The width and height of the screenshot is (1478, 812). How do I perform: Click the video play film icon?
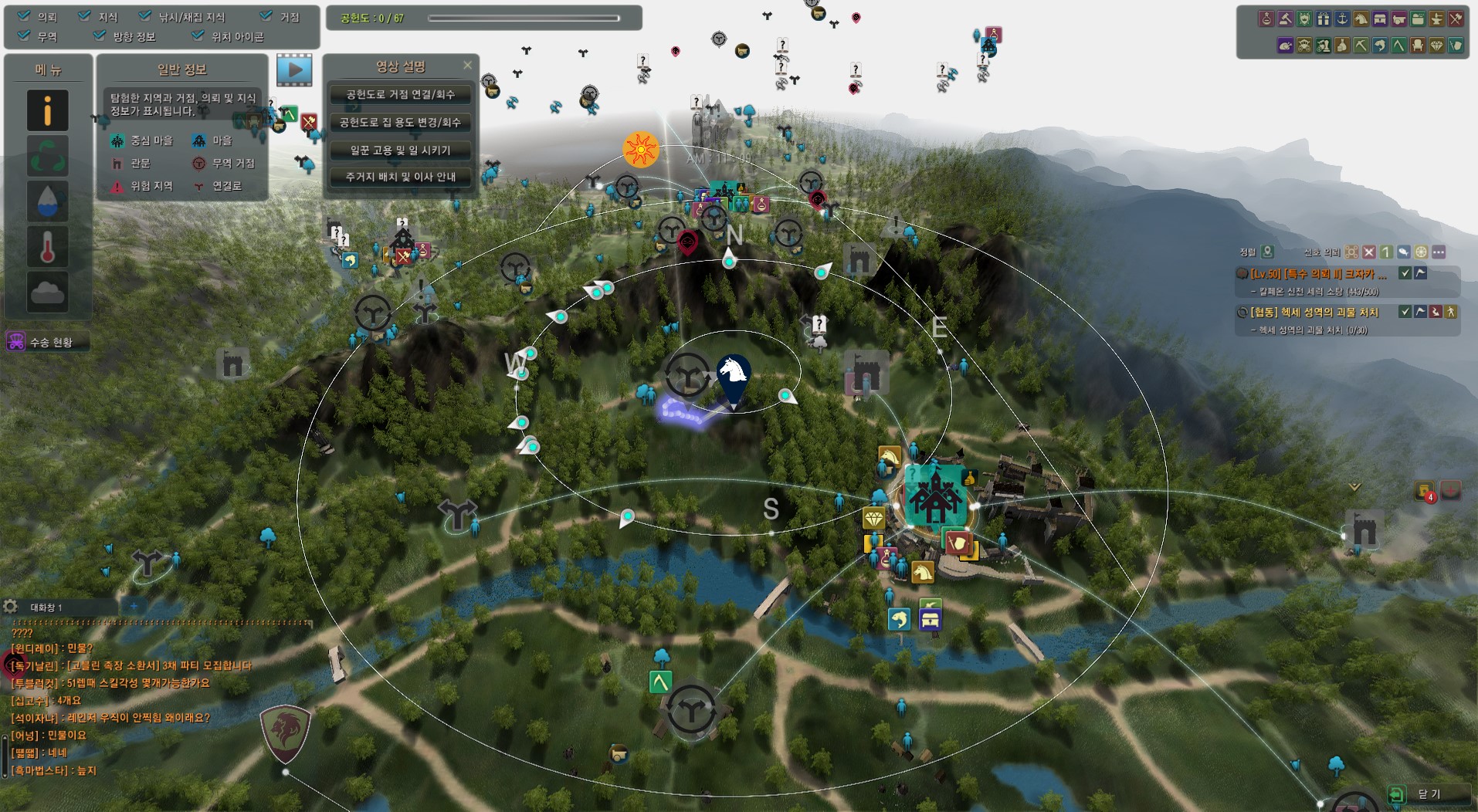tap(294, 70)
